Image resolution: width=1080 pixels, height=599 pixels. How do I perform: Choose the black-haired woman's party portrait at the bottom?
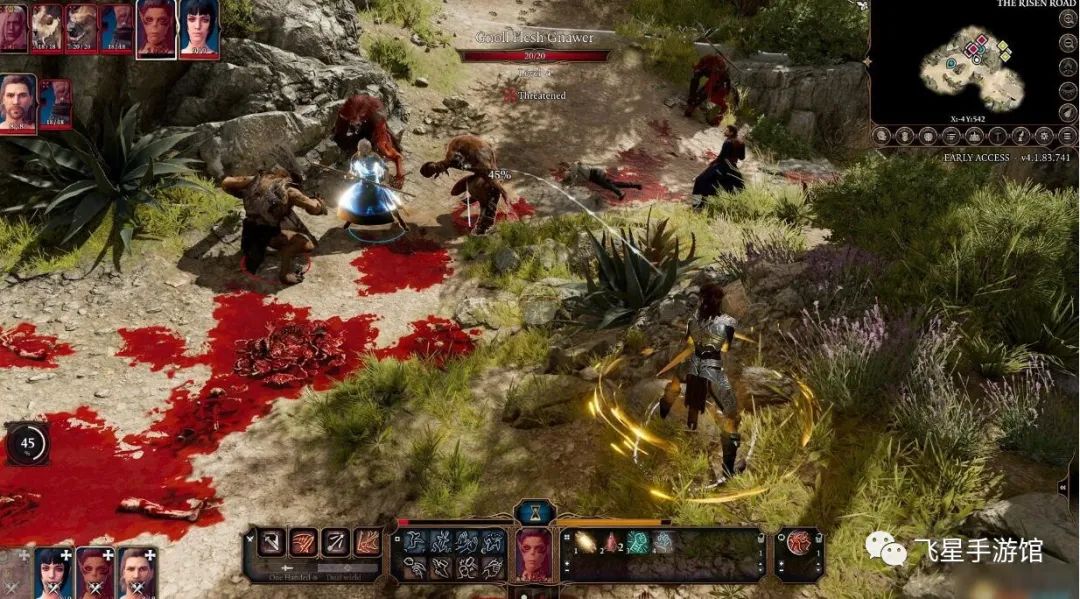coord(53,573)
